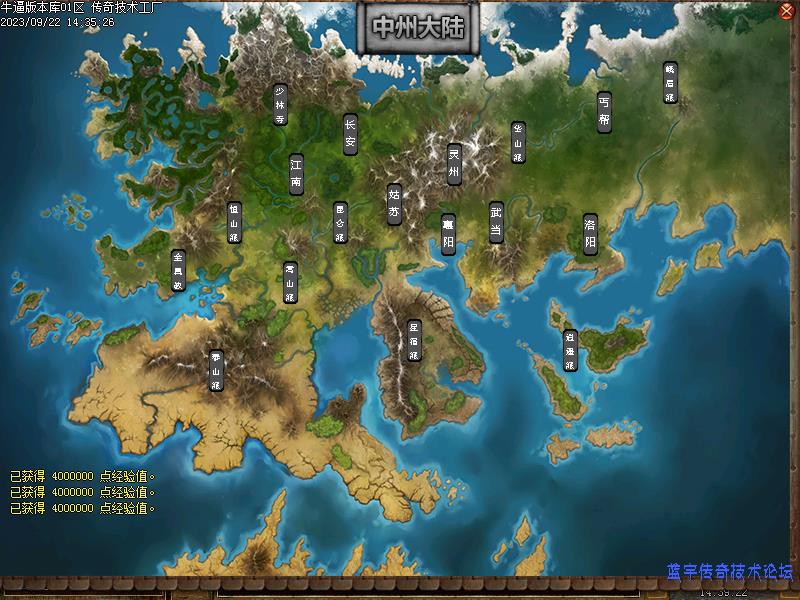Go to 姑苏 on the map
Screen dimensions: 800x600
click(x=394, y=204)
